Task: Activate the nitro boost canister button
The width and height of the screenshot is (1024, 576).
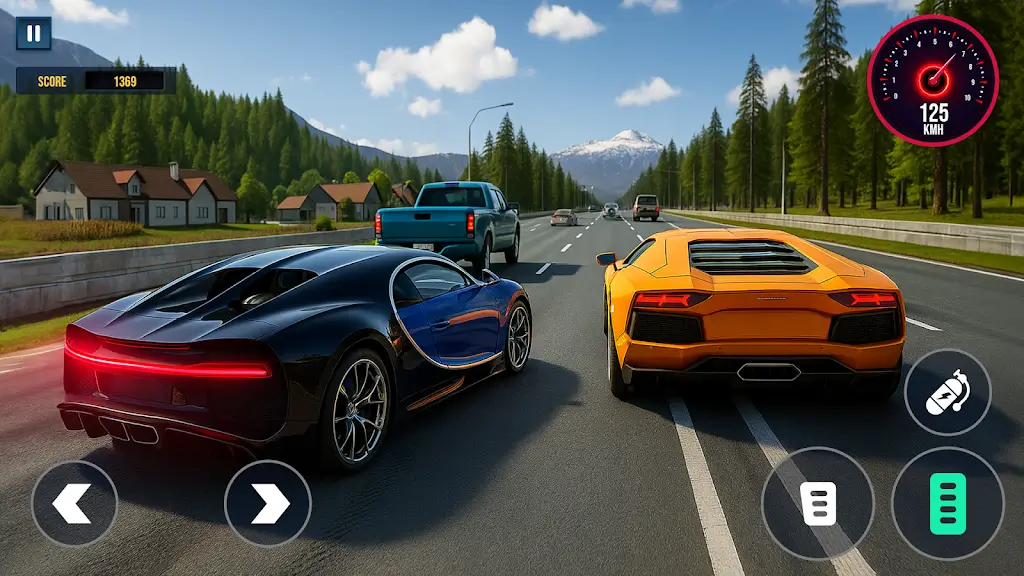Action: coord(946,392)
